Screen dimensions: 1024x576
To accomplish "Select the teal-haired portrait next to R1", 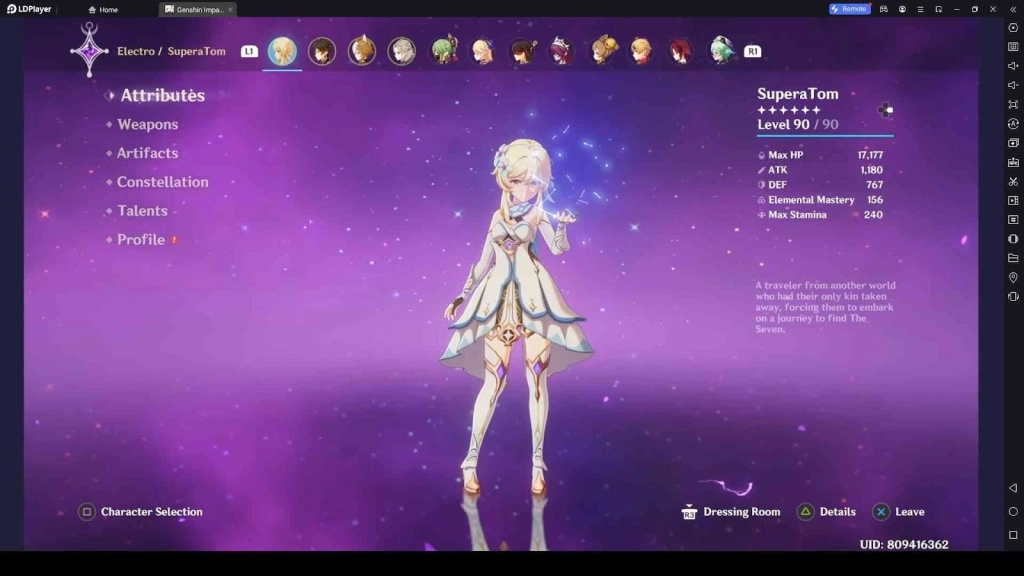I will tap(722, 51).
